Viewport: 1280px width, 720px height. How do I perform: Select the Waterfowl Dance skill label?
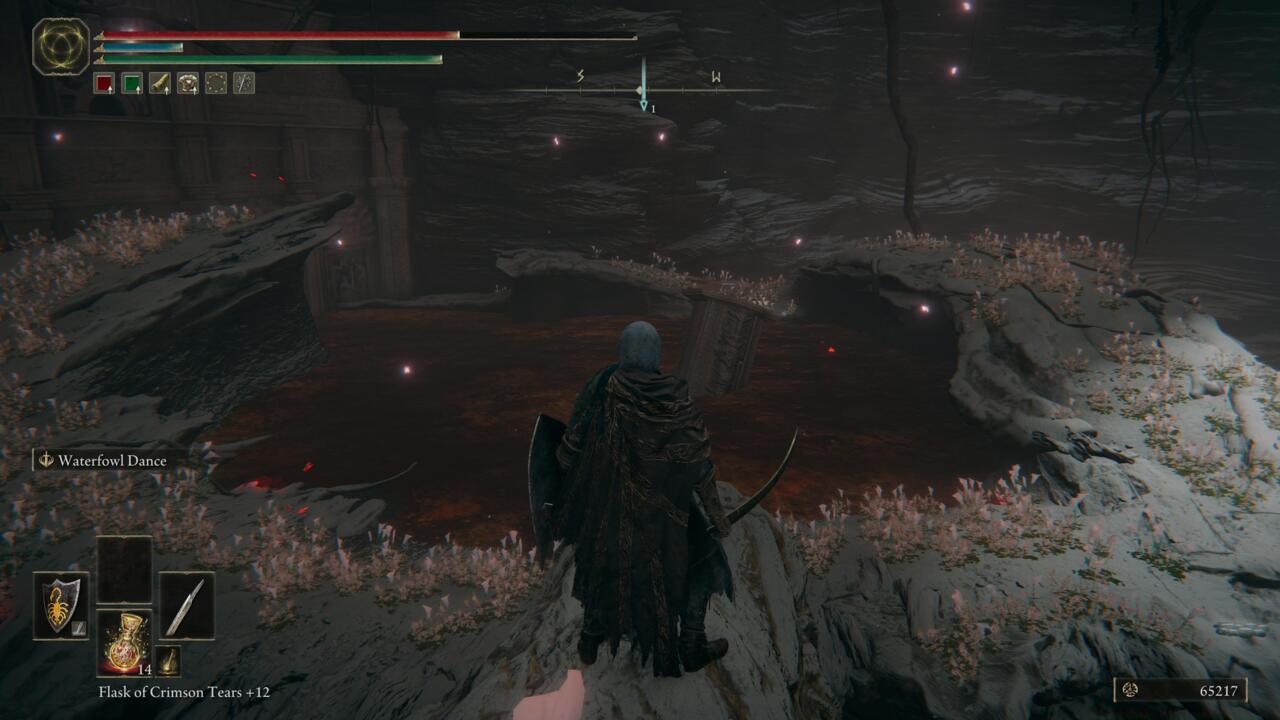point(113,461)
